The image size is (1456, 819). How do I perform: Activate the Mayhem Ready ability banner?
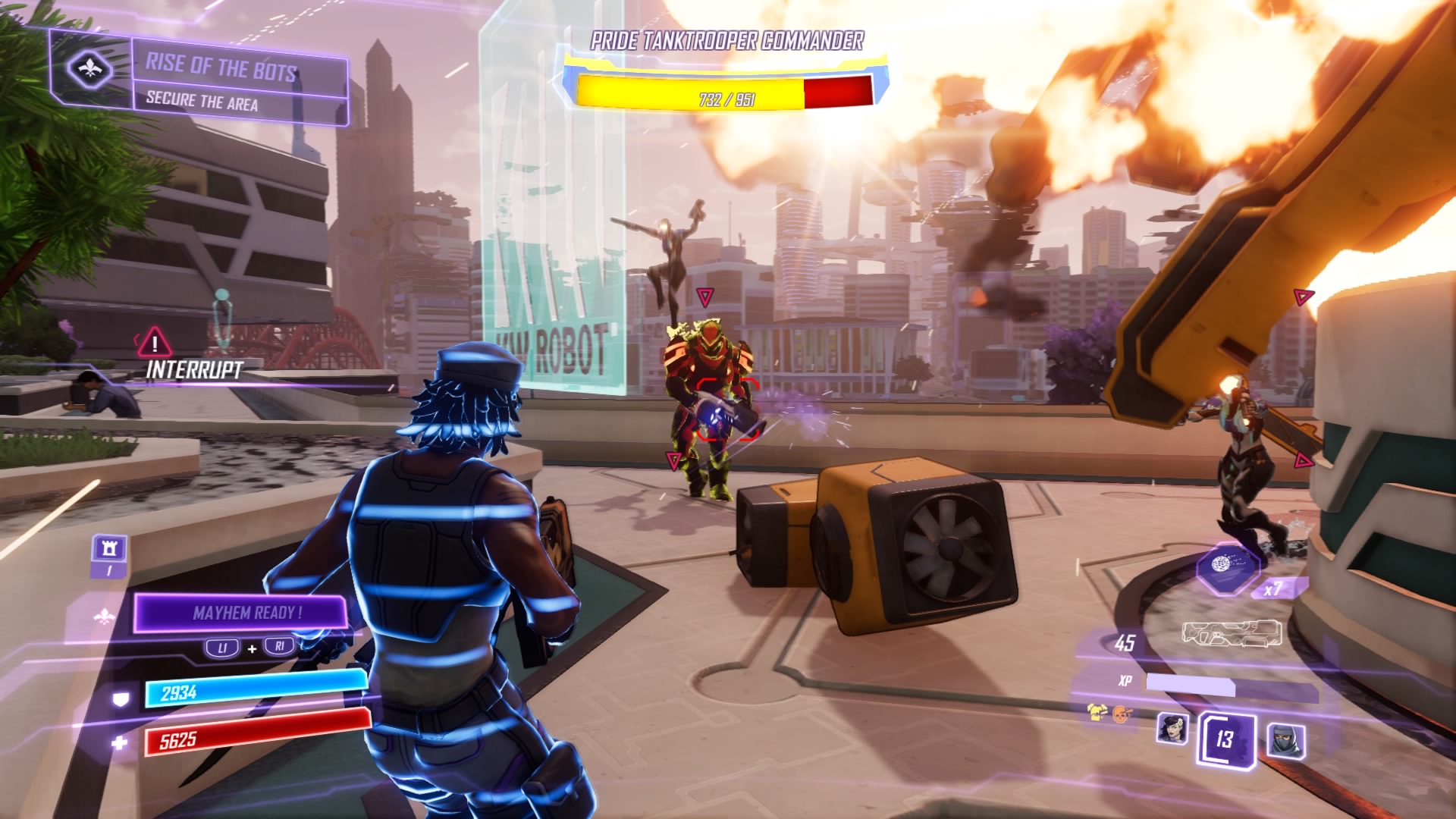tap(241, 613)
